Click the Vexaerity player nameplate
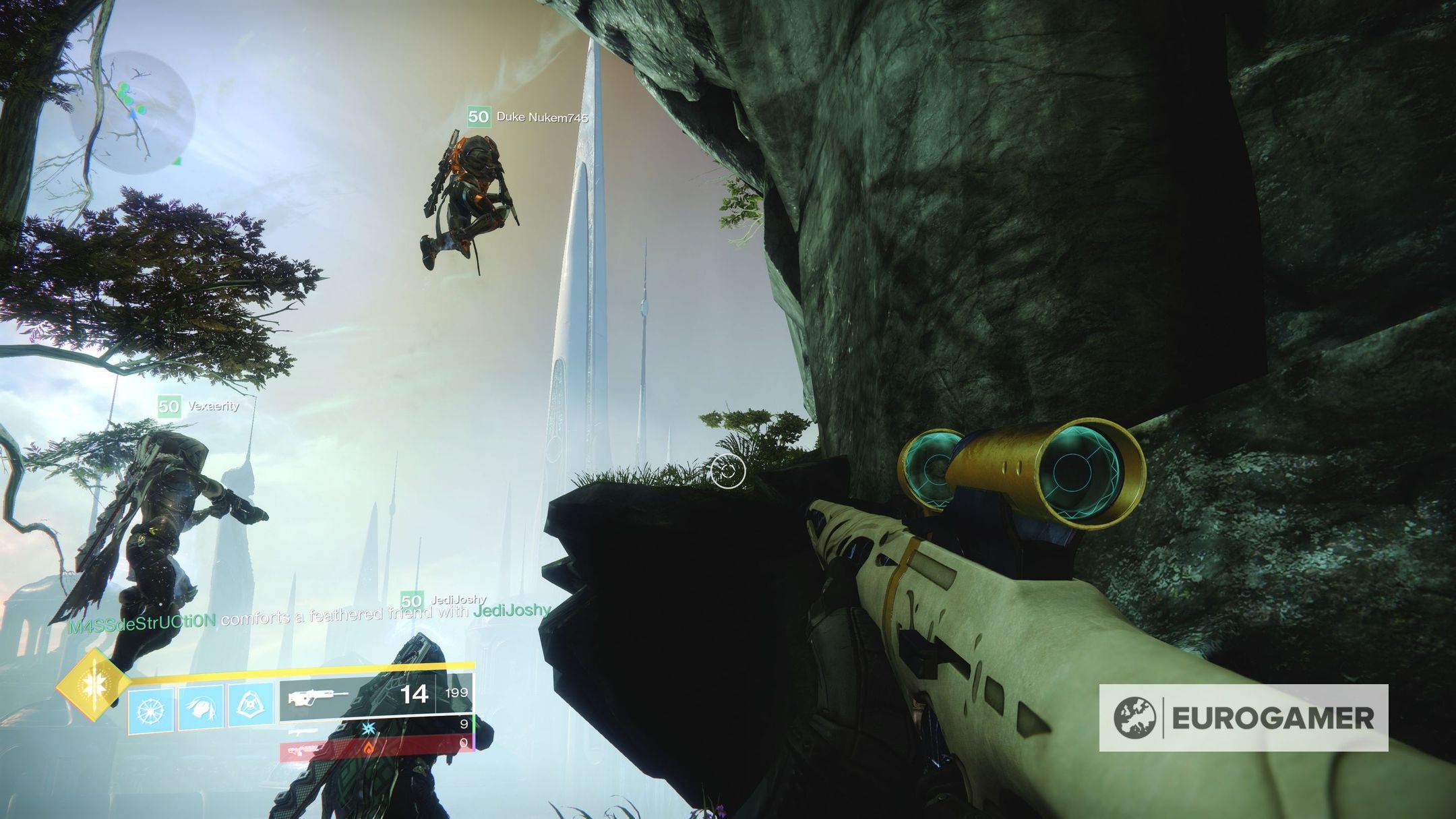 click(198, 406)
